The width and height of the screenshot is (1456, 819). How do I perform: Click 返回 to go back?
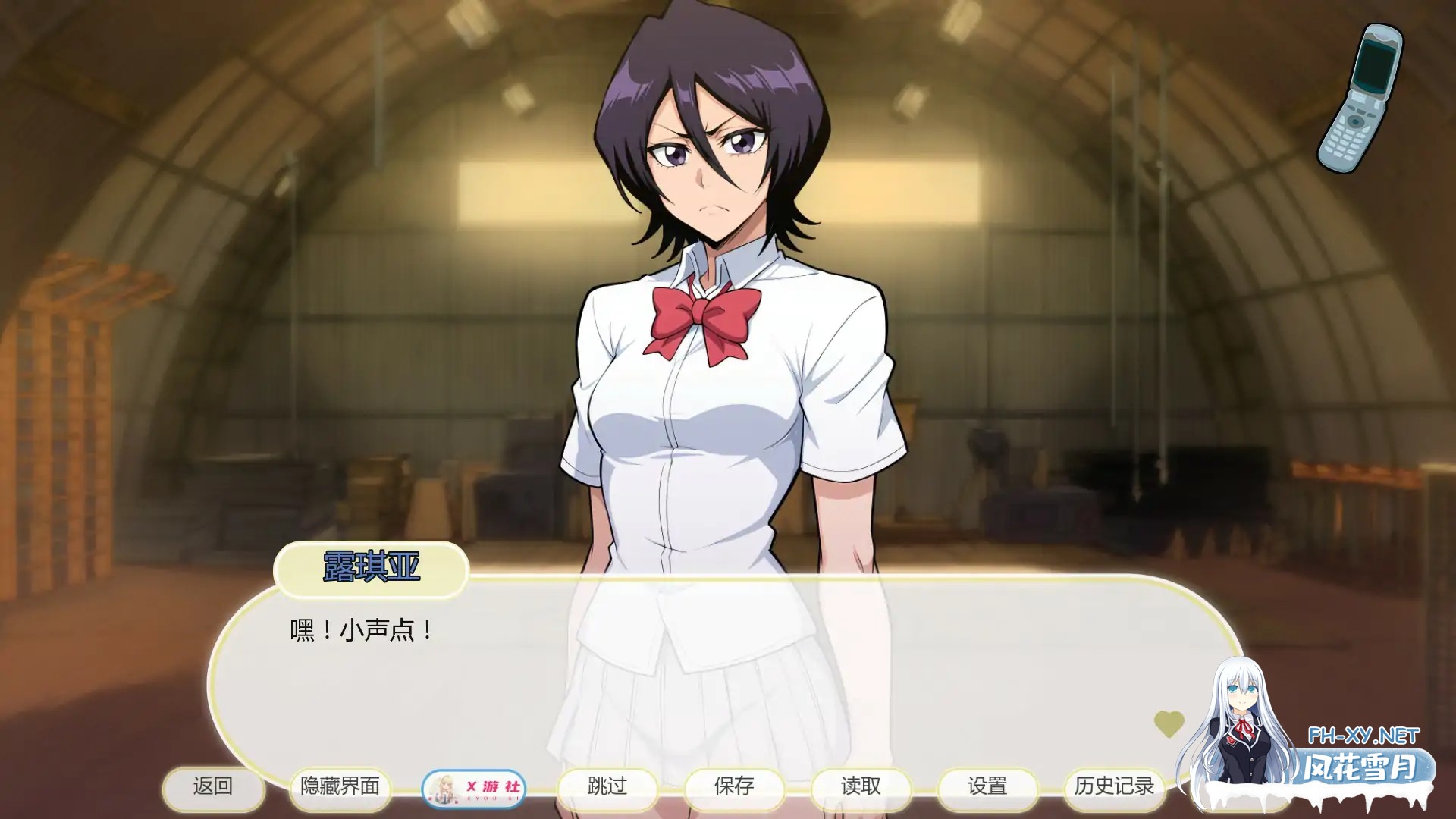coord(215,789)
